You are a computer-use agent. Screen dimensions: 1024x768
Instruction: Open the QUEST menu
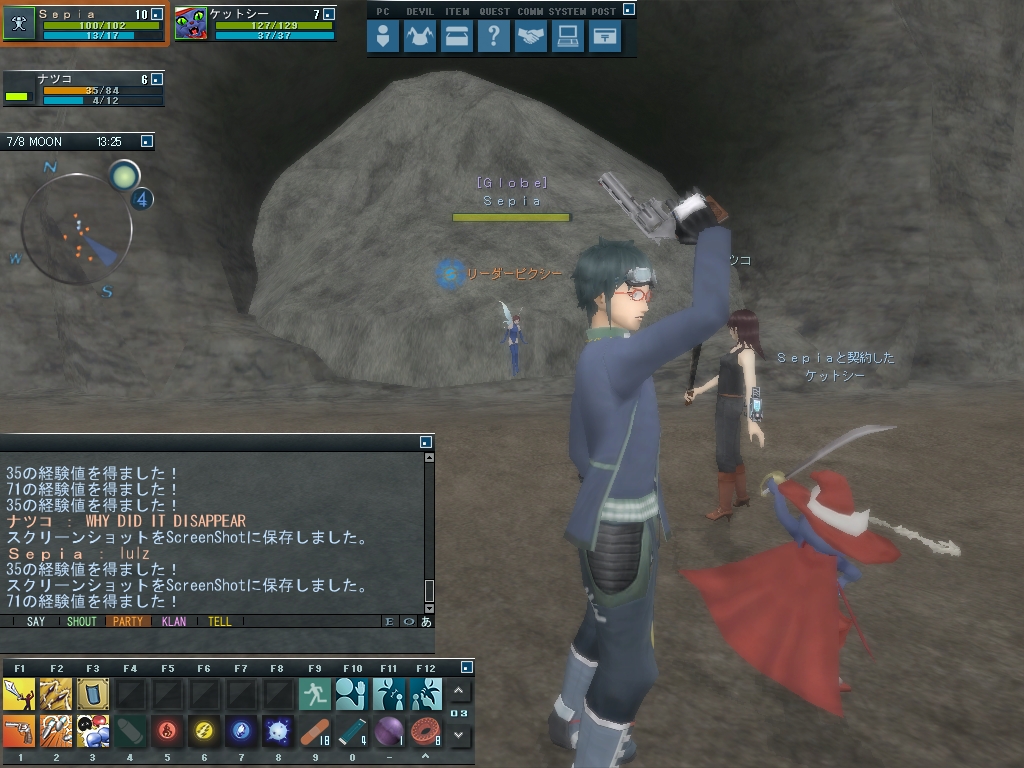tap(494, 37)
